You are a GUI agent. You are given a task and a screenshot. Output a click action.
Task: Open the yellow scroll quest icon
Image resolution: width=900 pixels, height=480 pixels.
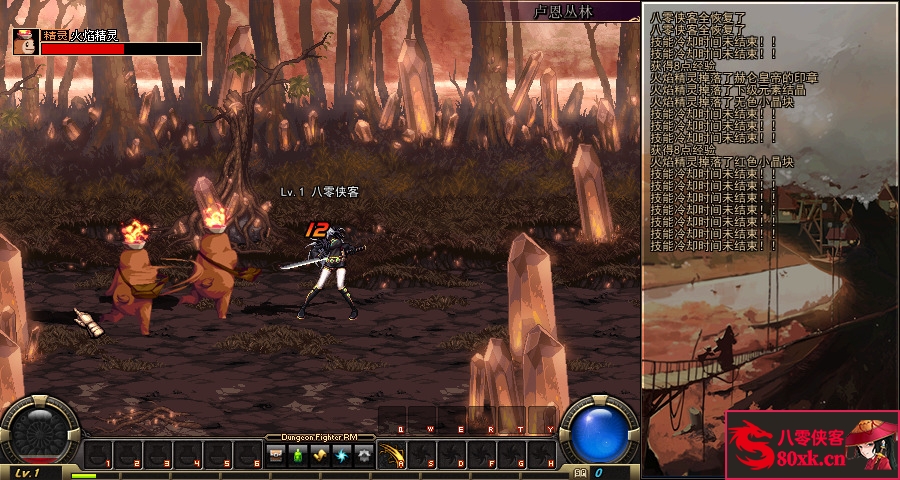pos(319,455)
